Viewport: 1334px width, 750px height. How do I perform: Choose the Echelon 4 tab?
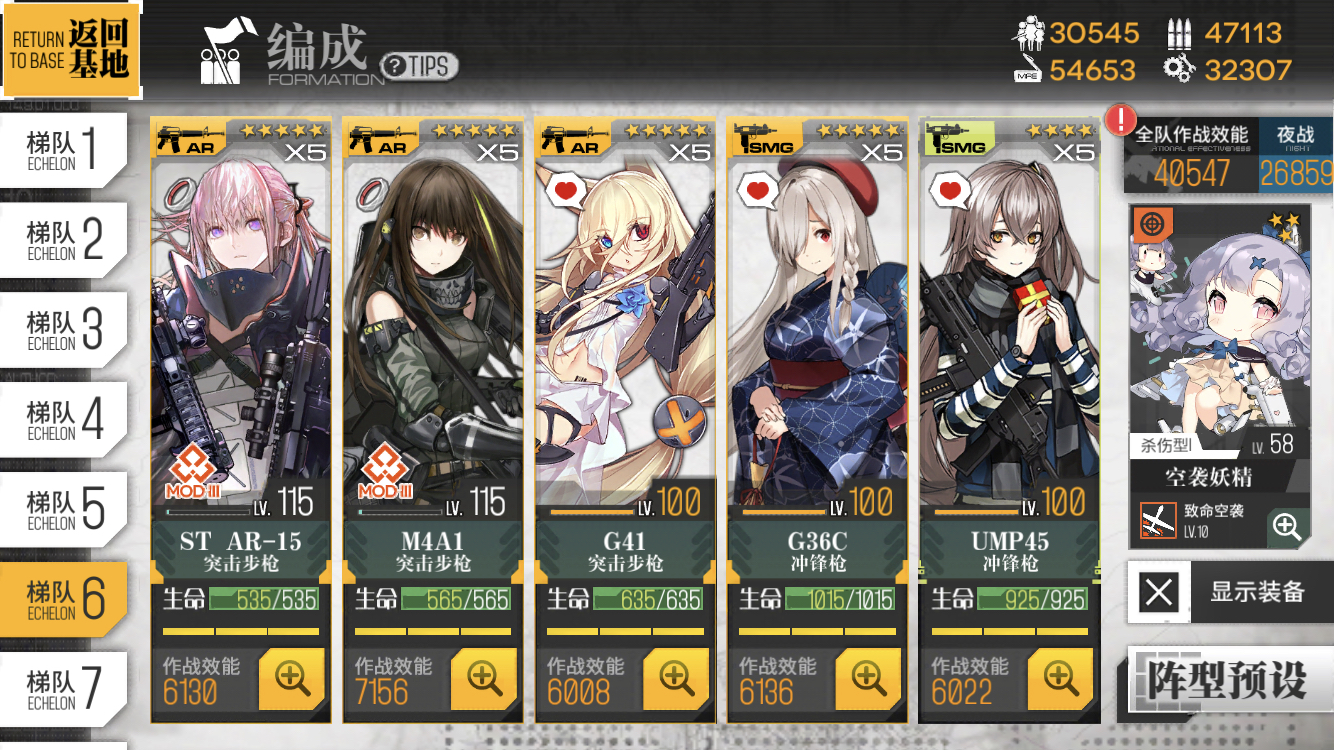65,420
